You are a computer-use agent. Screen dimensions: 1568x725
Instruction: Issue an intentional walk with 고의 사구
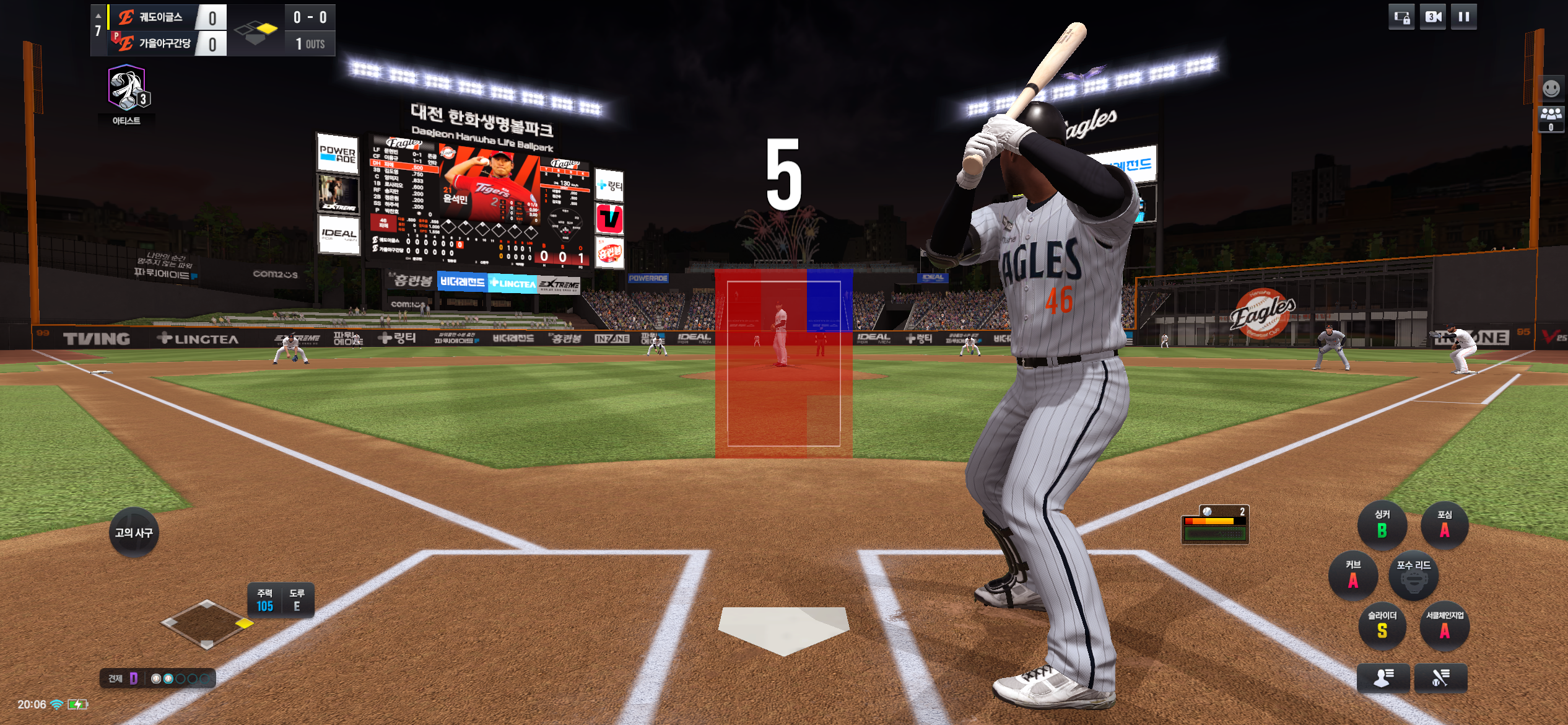[134, 532]
